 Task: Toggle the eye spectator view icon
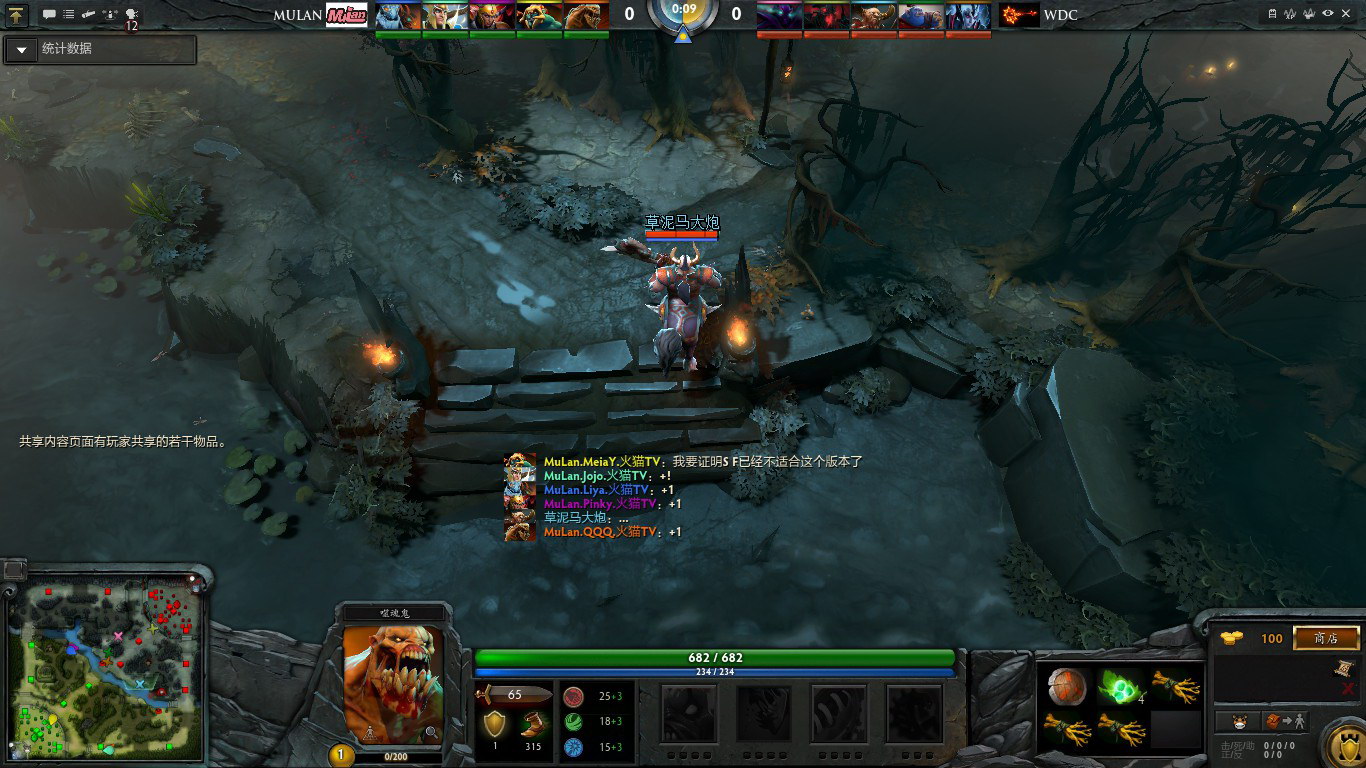1328,13
